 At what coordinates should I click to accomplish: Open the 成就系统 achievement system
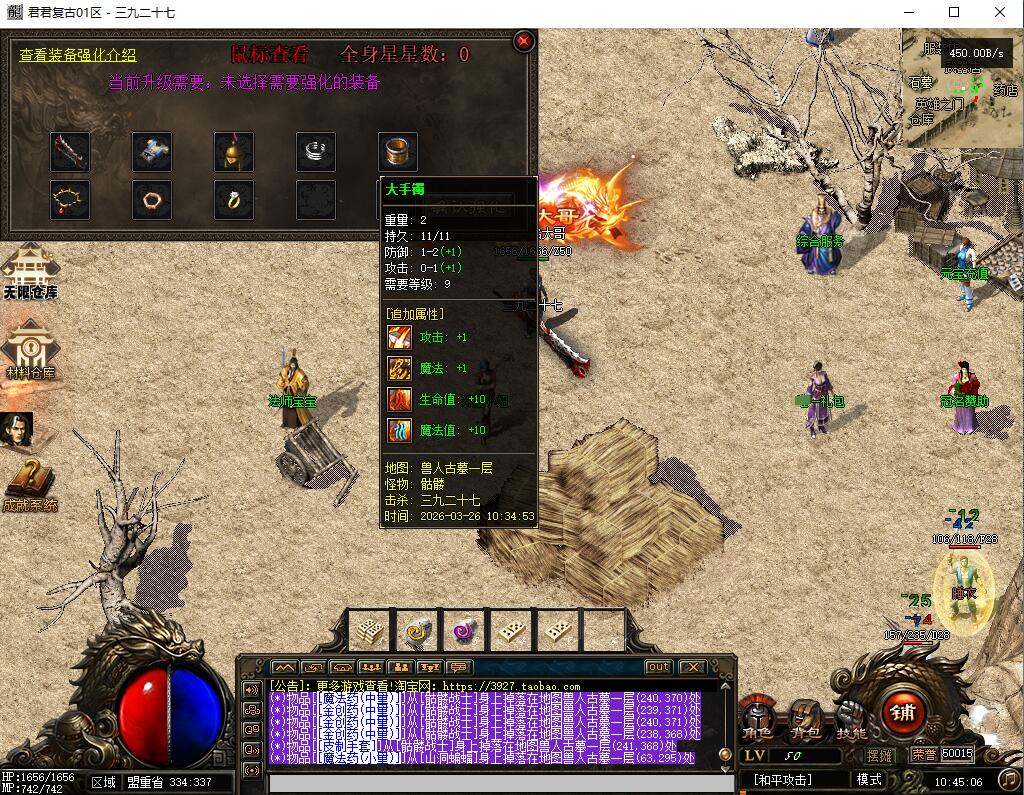(30, 486)
